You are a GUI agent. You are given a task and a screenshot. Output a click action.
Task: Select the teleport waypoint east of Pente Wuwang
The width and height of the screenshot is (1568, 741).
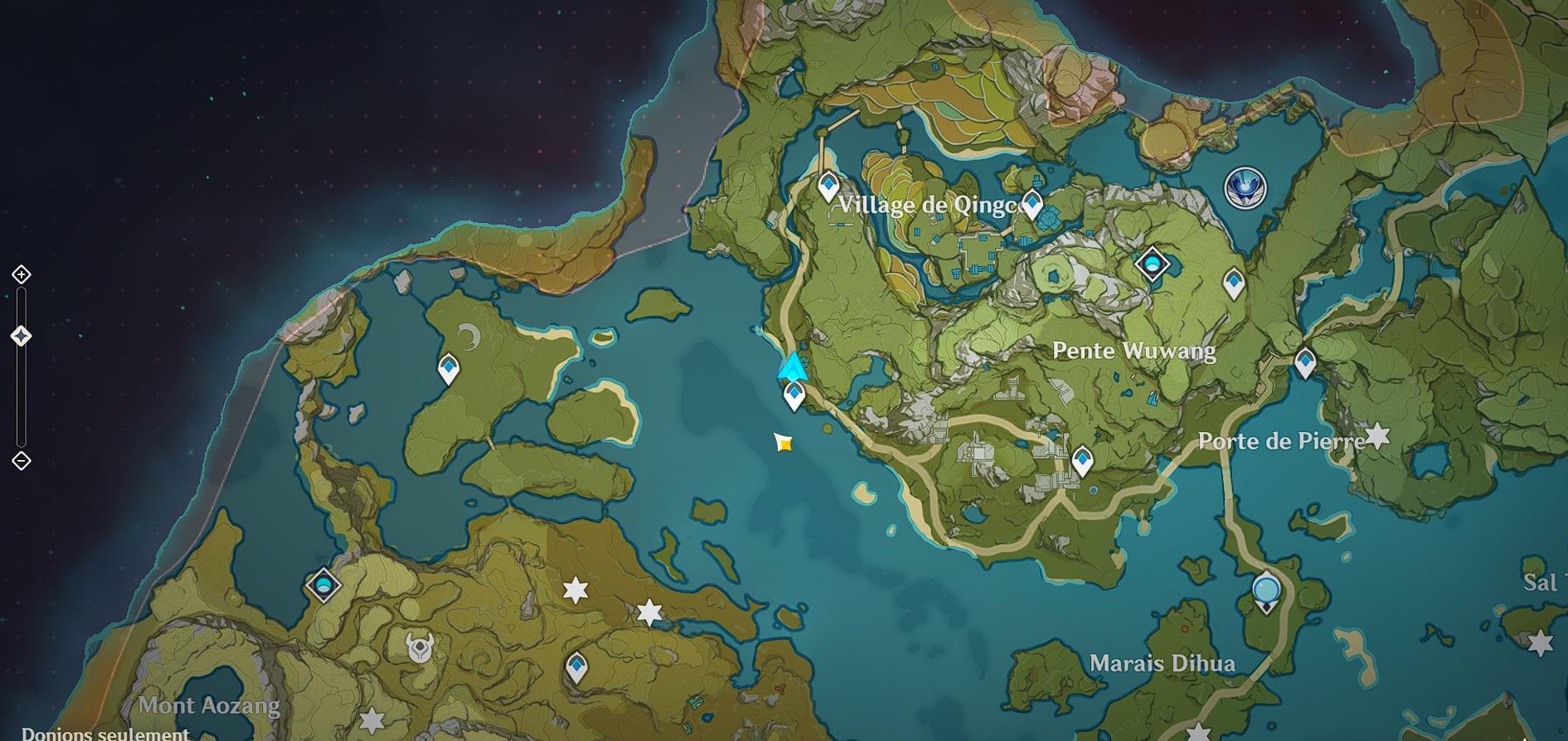[x=1233, y=283]
